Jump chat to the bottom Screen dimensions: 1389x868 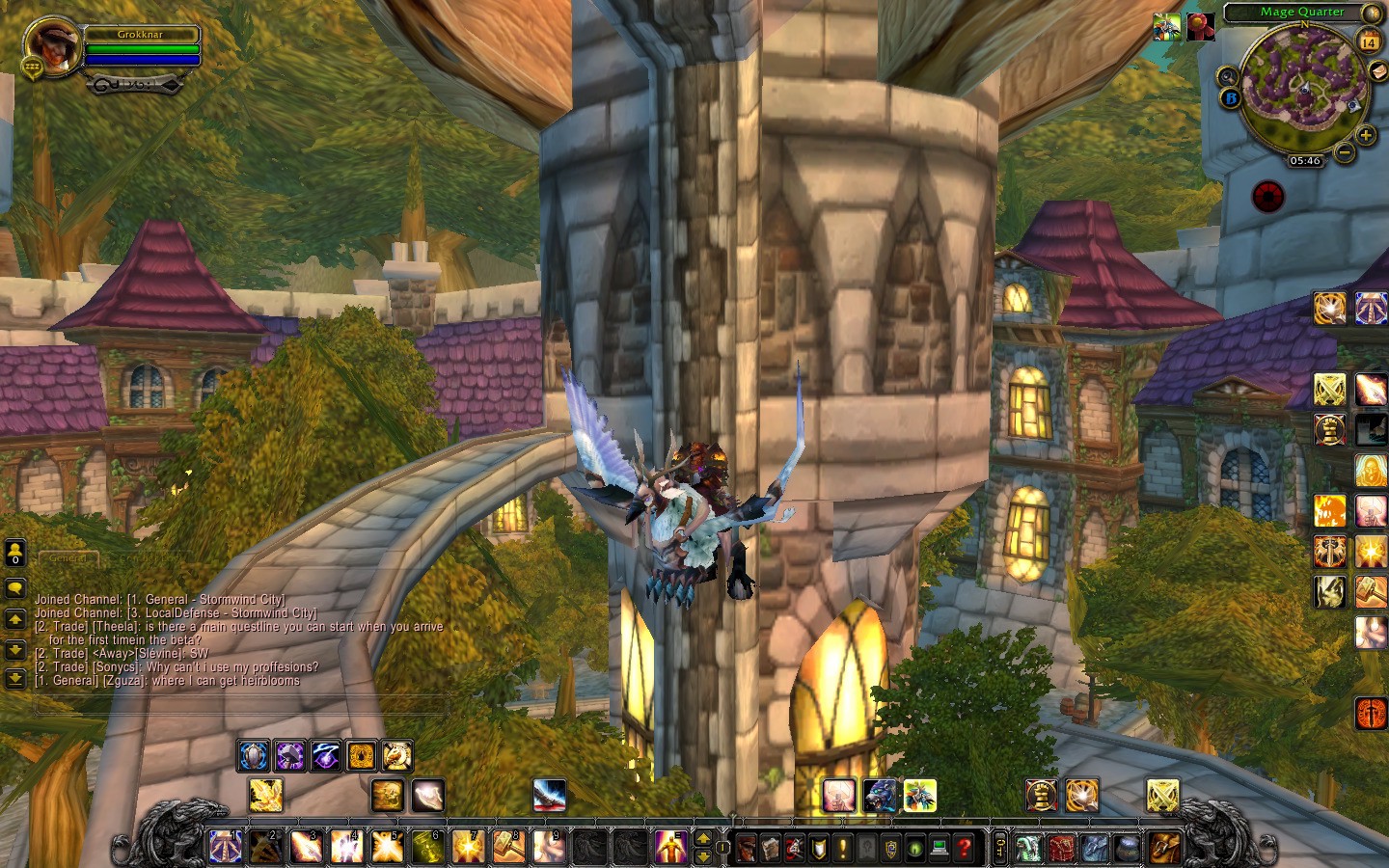pos(15,679)
